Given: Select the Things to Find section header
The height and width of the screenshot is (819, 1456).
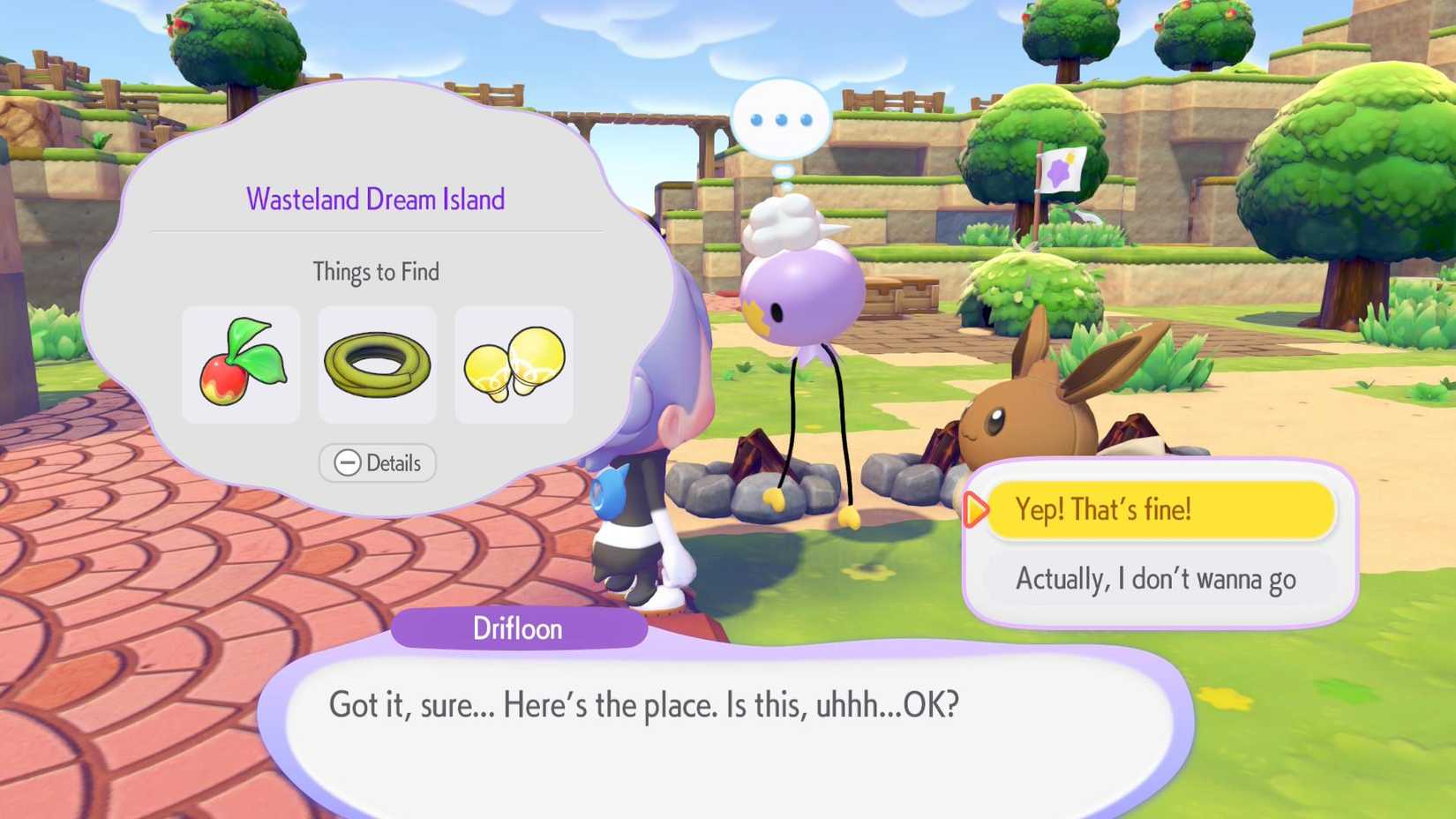Looking at the screenshot, I should 377,272.
